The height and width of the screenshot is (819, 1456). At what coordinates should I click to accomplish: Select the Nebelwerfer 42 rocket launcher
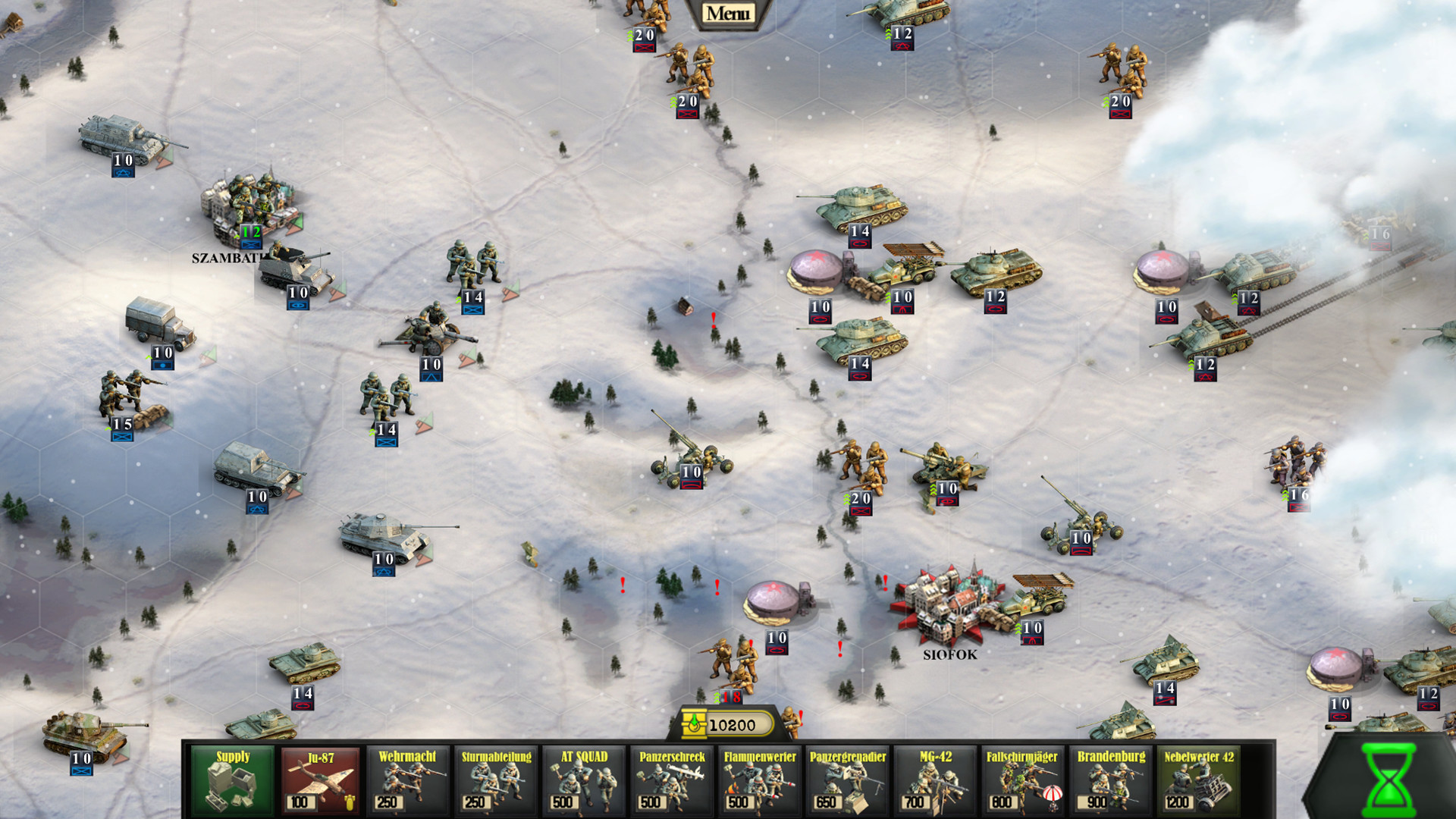click(1196, 778)
